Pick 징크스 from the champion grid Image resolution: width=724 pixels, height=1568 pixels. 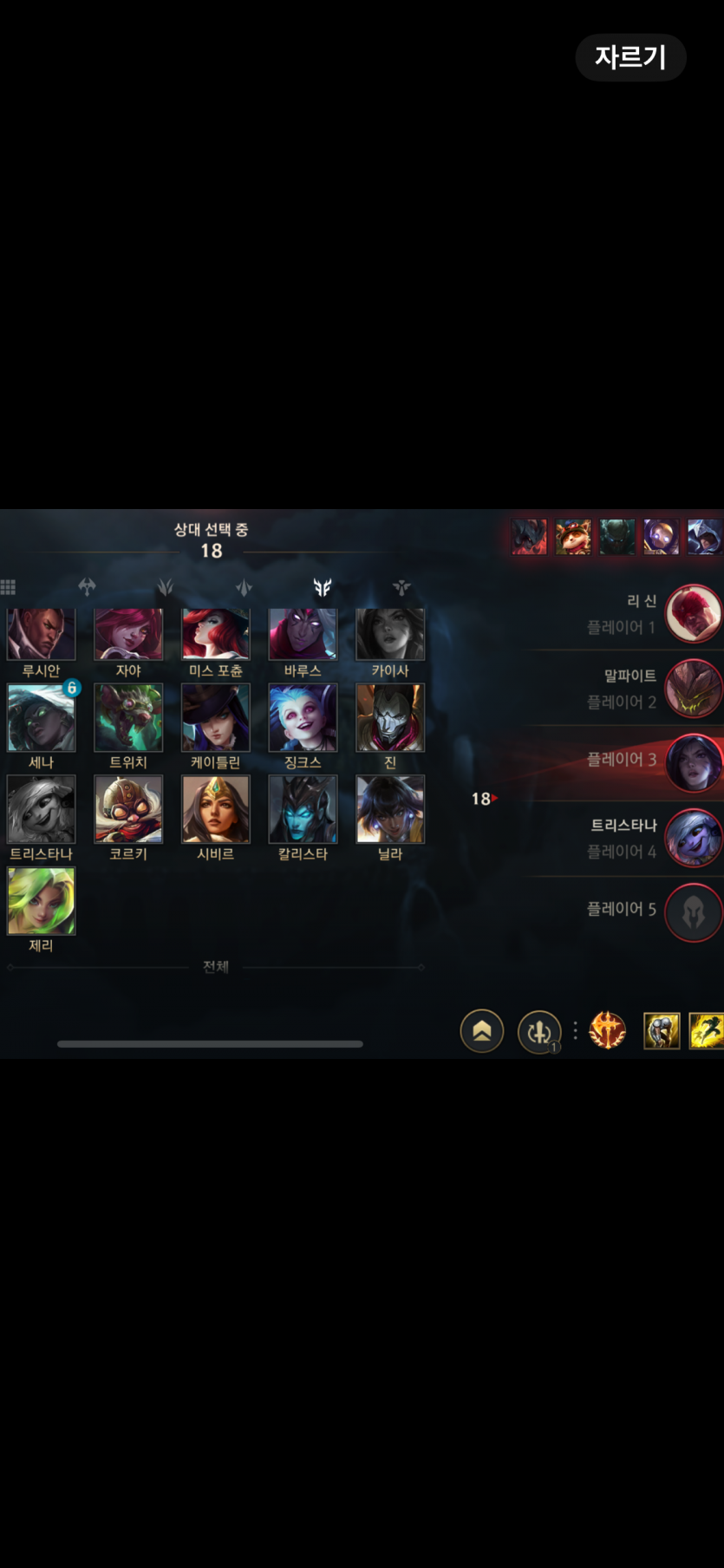pyautogui.click(x=303, y=718)
